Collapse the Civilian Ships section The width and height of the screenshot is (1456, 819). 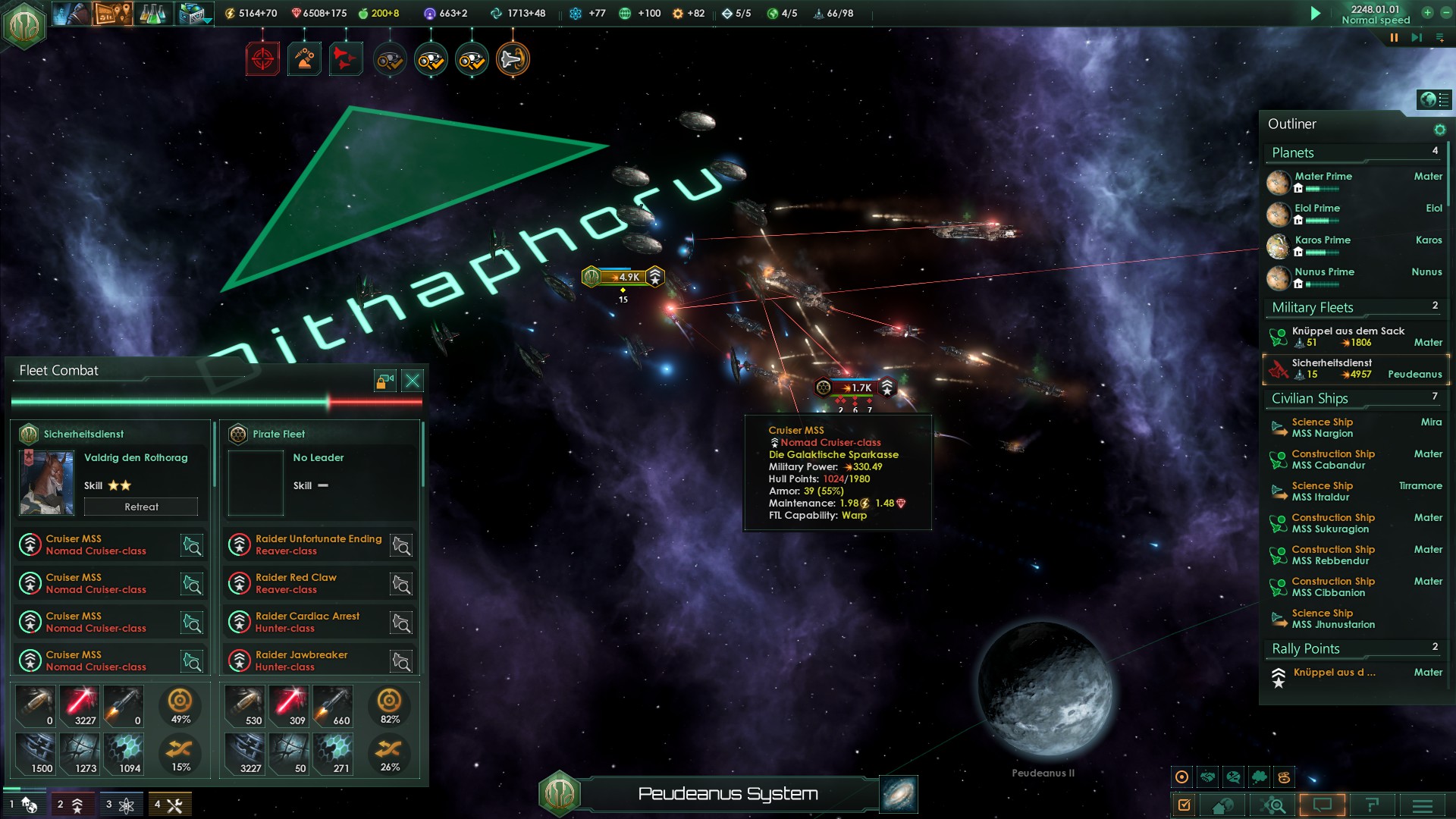1310,399
